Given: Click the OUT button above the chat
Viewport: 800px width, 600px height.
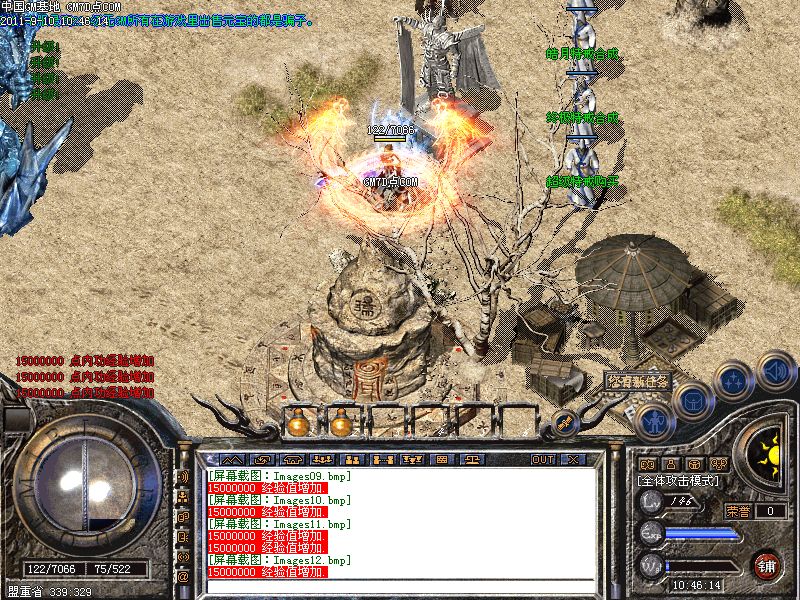Looking at the screenshot, I should (x=542, y=459).
